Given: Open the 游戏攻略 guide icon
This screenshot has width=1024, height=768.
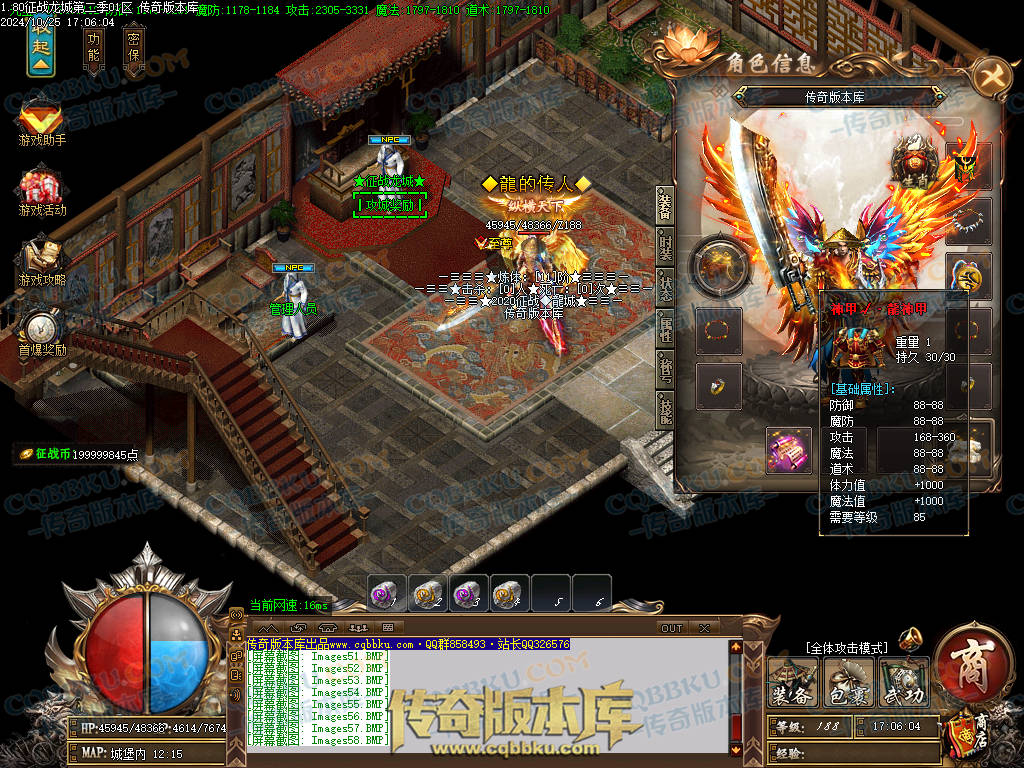Looking at the screenshot, I should tap(41, 260).
